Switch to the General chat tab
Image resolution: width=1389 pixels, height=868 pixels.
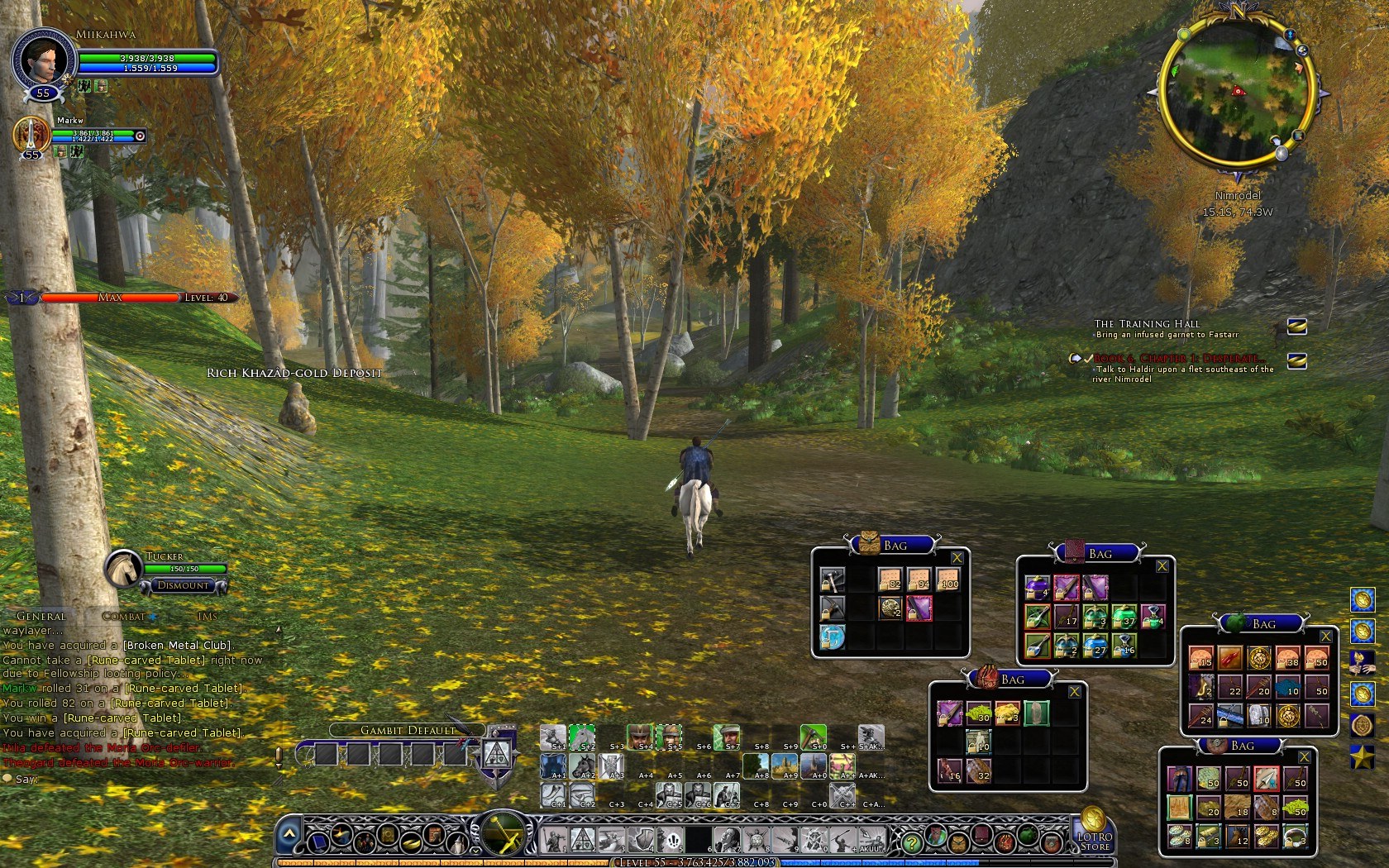tap(41, 617)
